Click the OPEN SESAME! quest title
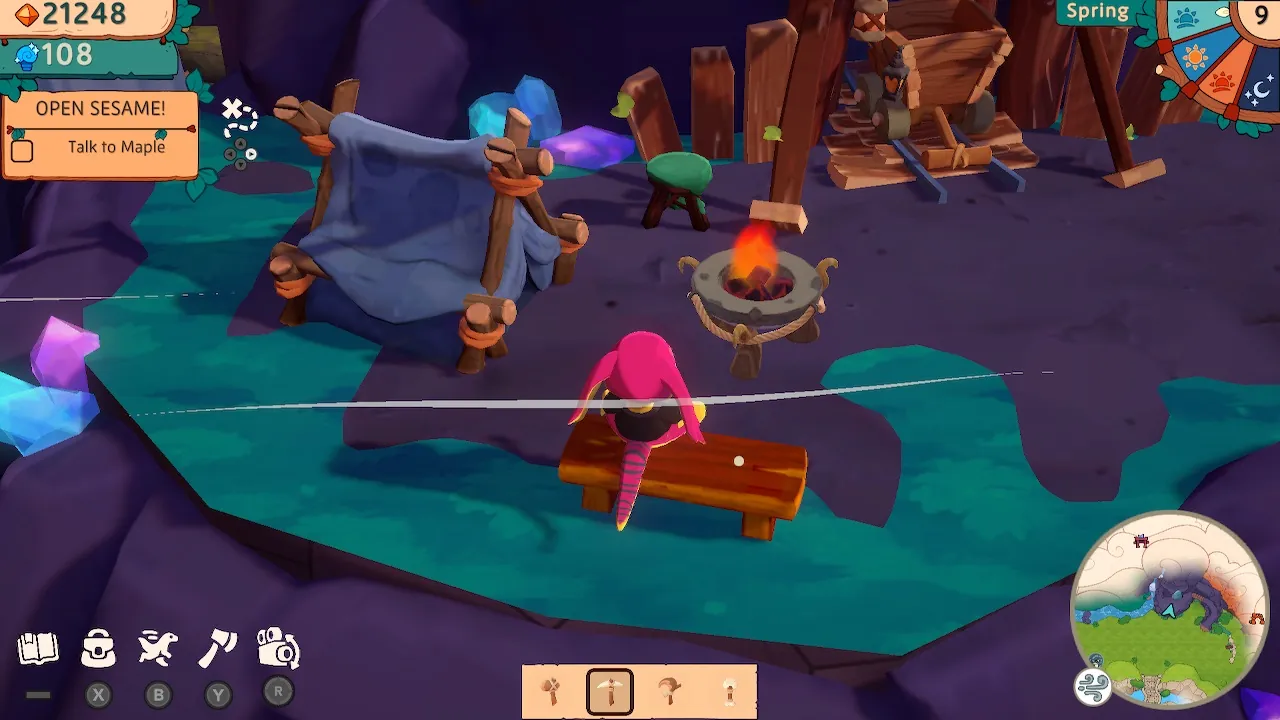 100,108
